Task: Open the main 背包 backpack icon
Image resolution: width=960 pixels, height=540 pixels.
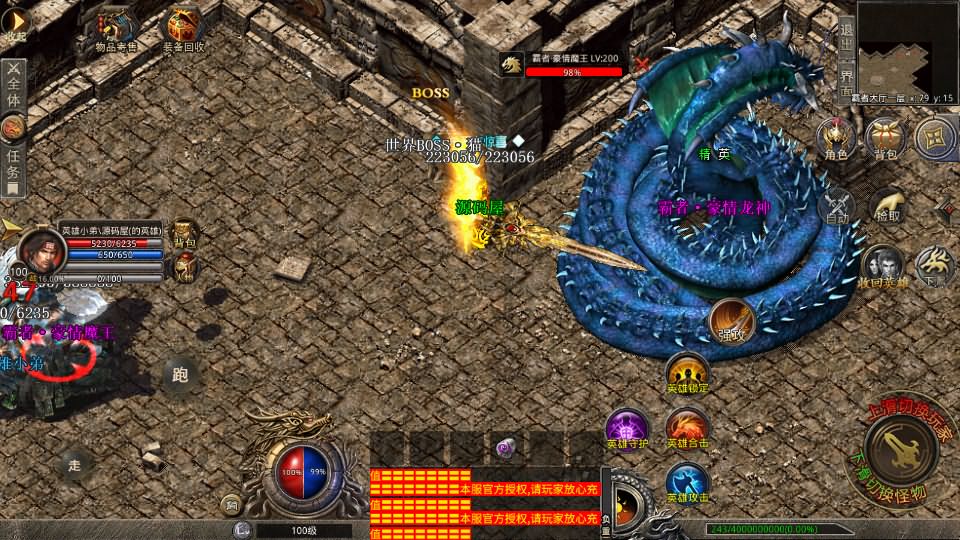Action: point(885,139)
